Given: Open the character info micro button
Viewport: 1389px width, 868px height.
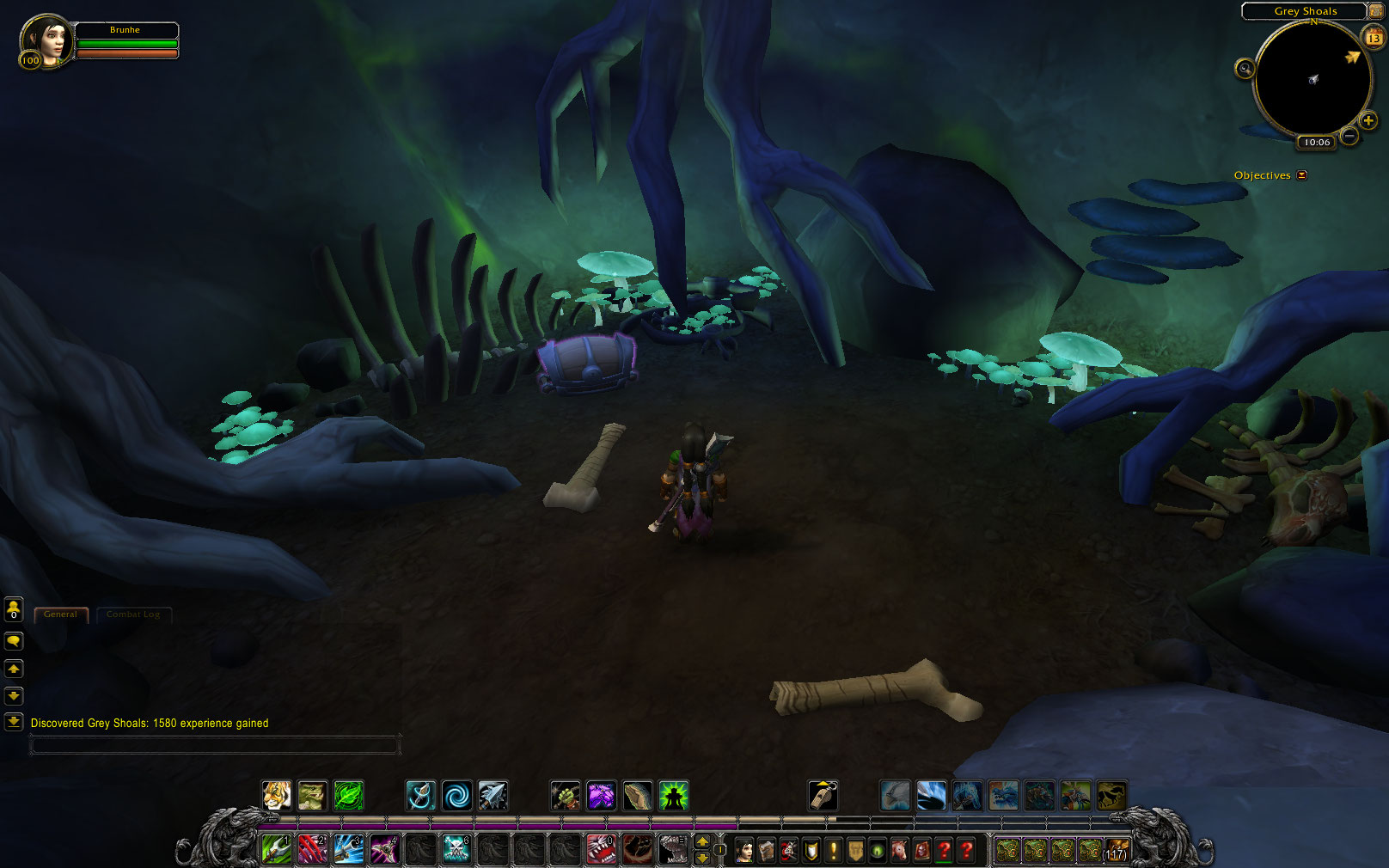Looking at the screenshot, I should tap(744, 851).
